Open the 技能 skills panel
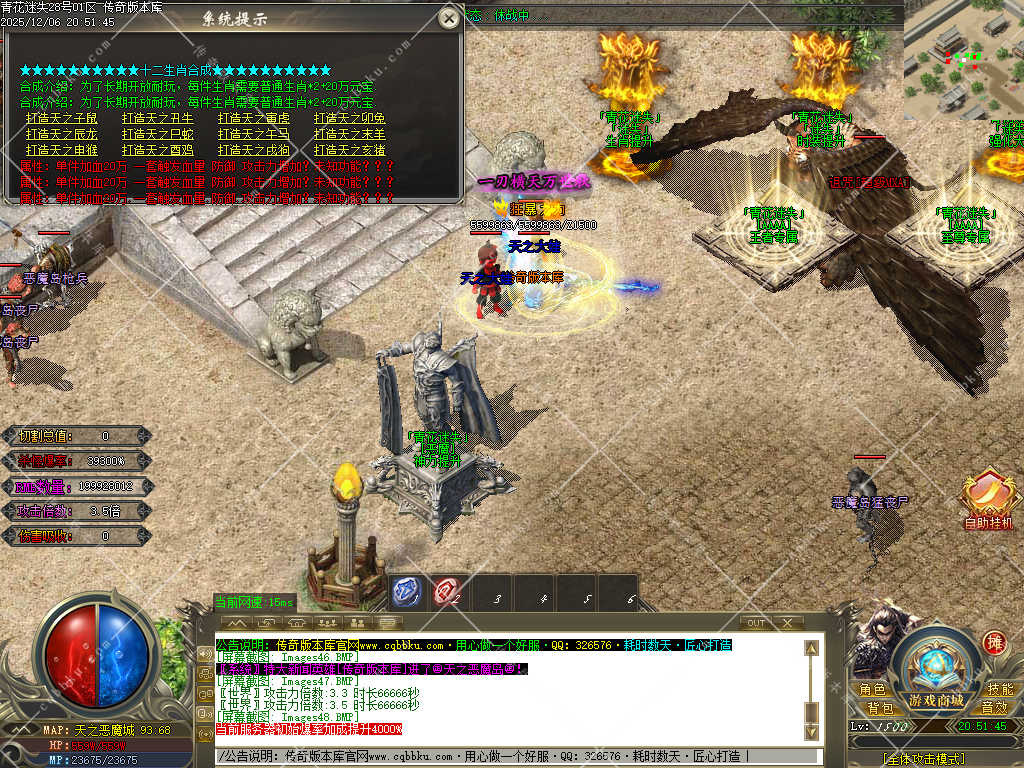Viewport: 1024px width, 768px height. (x=1000, y=690)
